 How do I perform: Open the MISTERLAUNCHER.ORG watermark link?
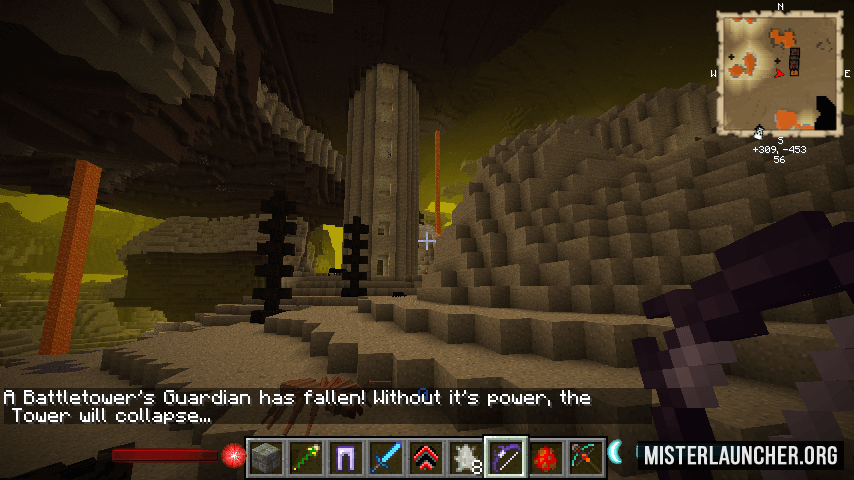(741, 455)
